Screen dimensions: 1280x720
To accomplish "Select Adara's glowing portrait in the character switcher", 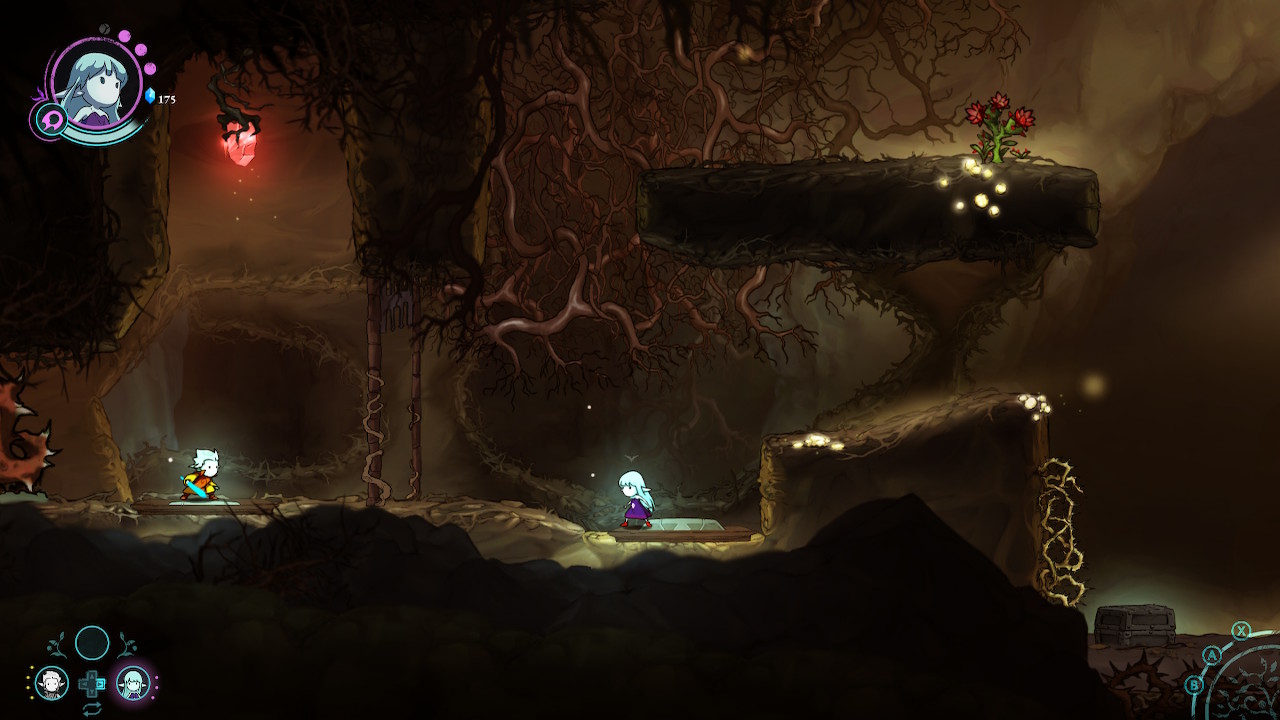I will pos(133,682).
